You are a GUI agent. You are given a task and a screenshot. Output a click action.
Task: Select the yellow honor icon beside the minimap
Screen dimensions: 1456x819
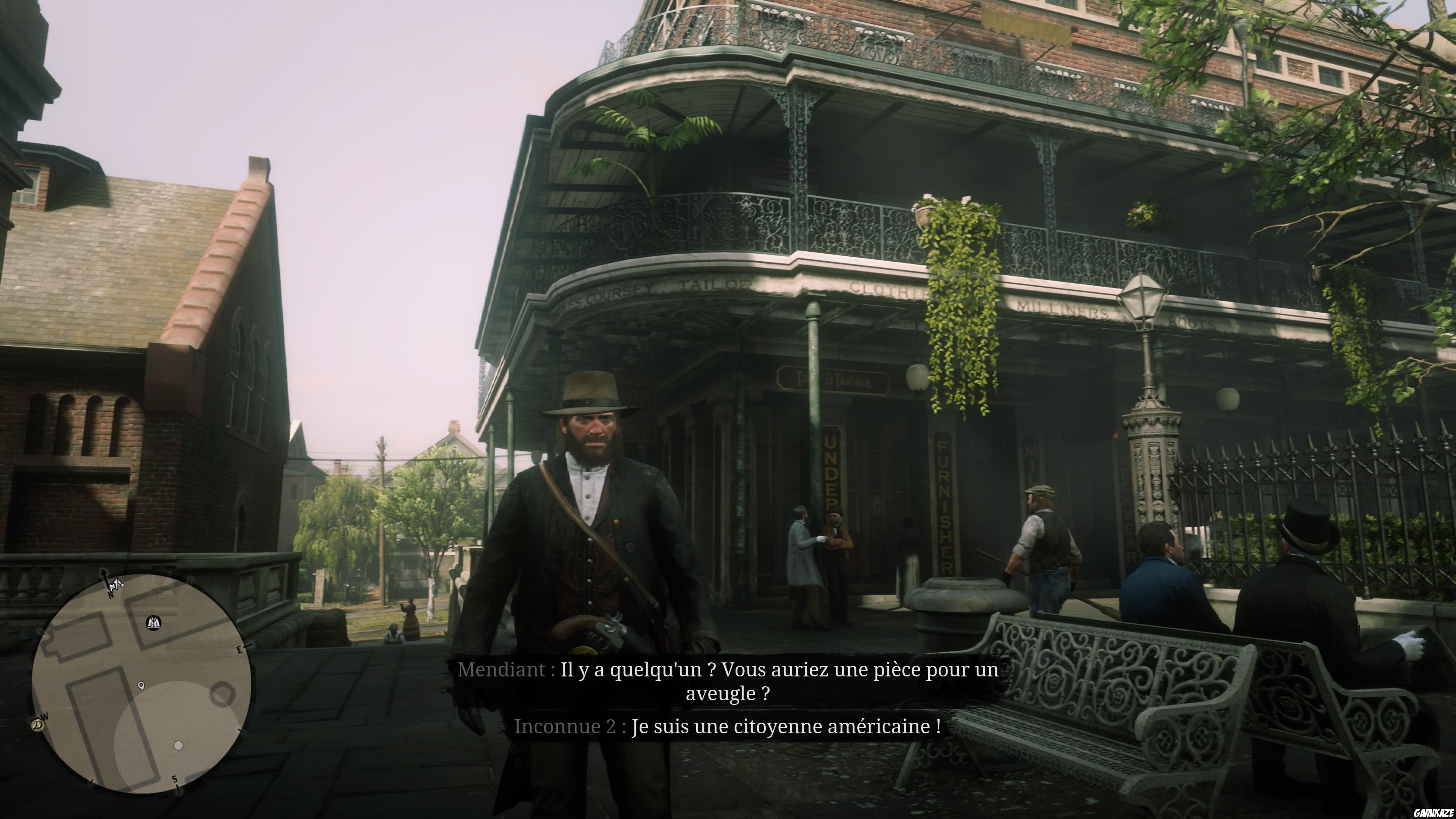(x=37, y=725)
